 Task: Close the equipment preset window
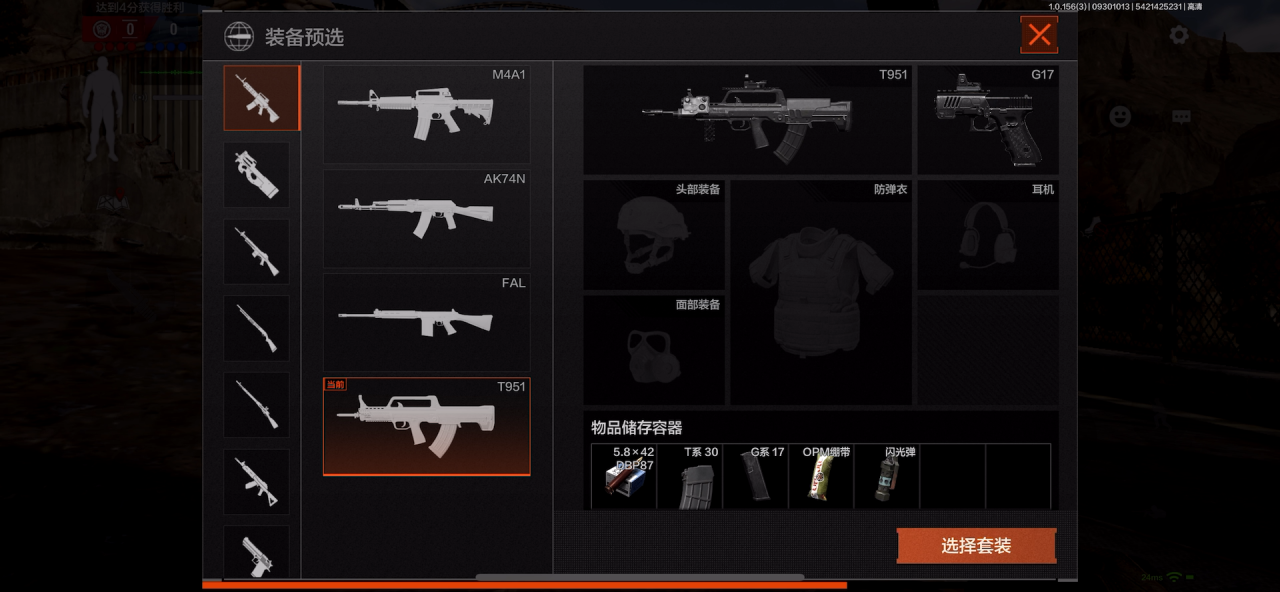coord(1039,35)
